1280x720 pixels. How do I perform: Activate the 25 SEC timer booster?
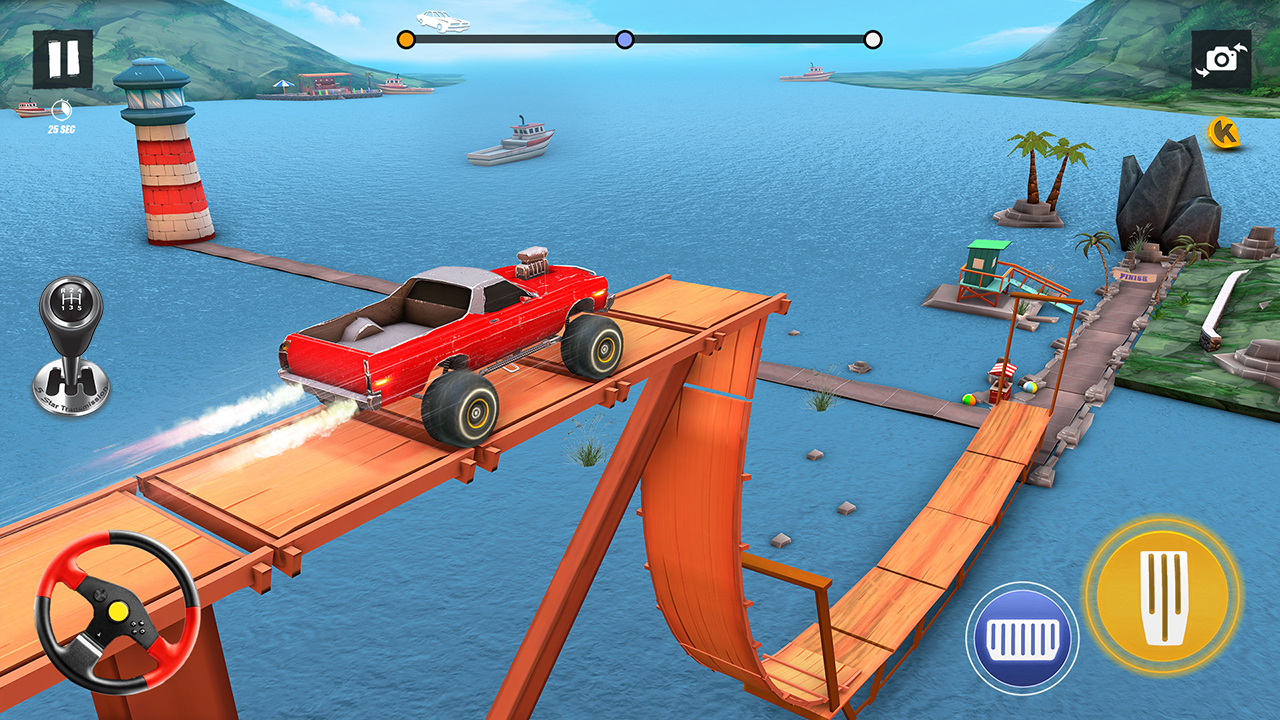click(61, 110)
